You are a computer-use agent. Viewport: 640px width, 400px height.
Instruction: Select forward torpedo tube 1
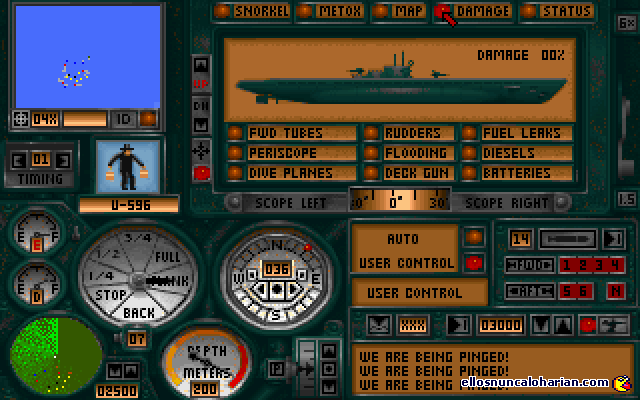tap(565, 265)
